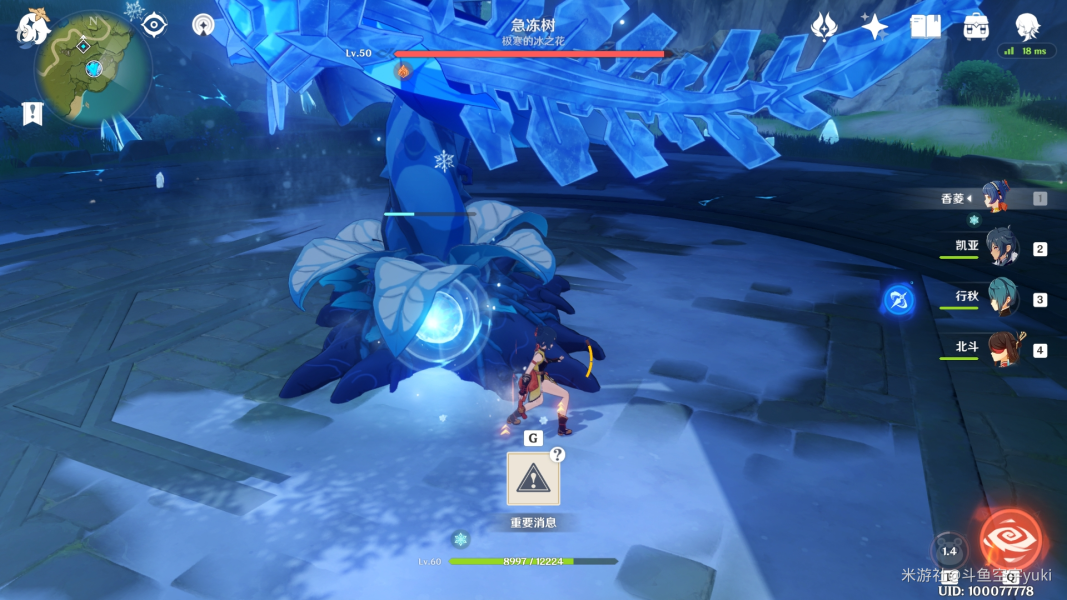This screenshot has height=600, width=1067.
Task: Click the question mark on the notice
Action: pos(558,455)
